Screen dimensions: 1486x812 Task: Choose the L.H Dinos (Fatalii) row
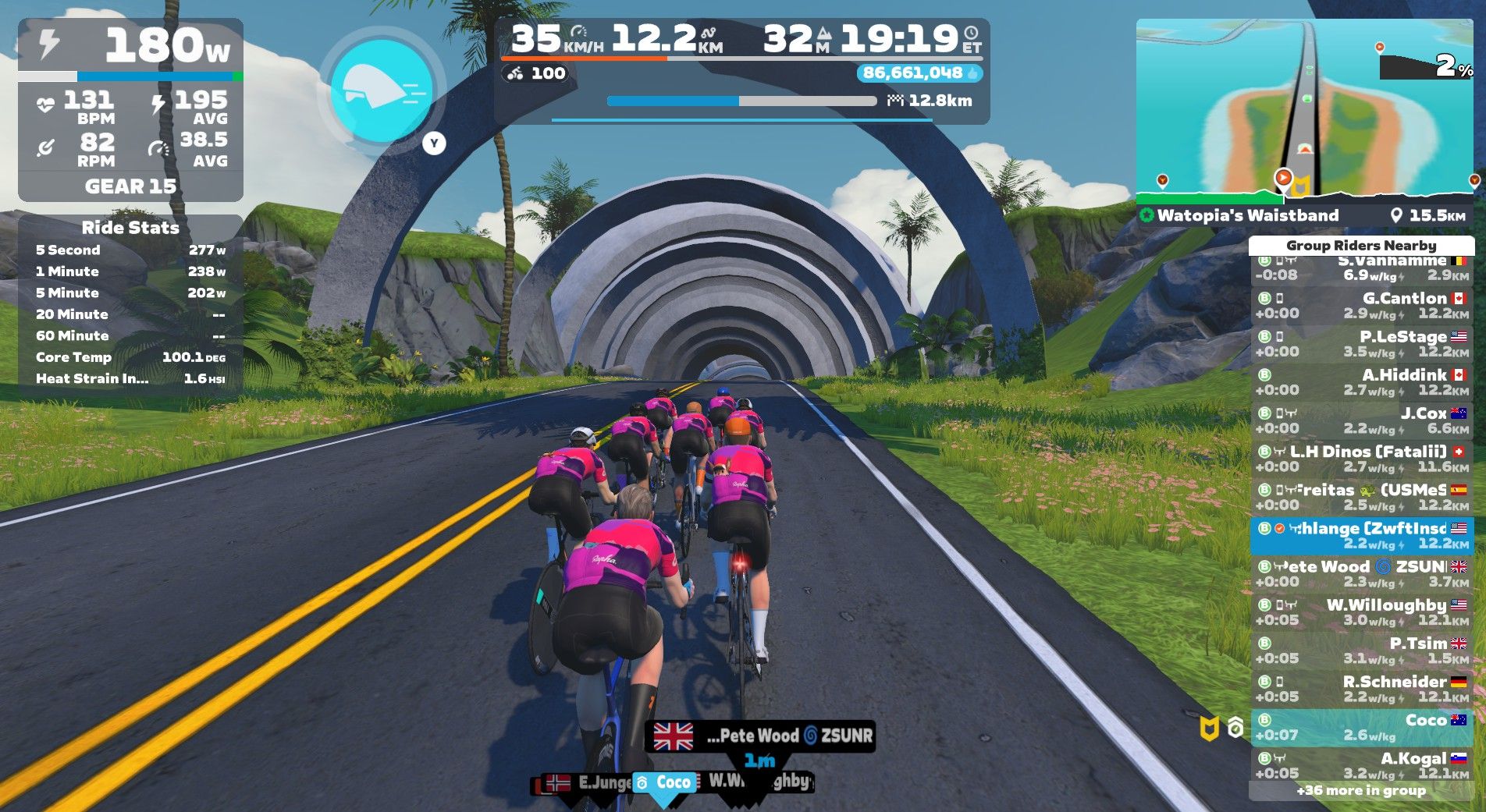1361,459
